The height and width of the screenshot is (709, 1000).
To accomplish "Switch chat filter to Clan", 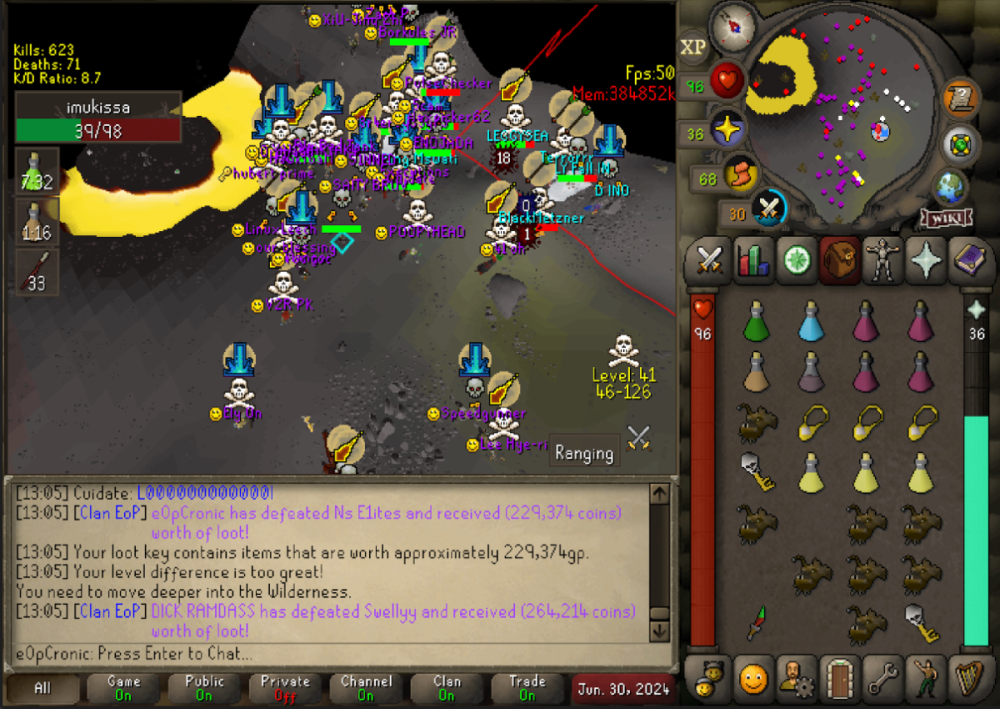I will coord(447,688).
